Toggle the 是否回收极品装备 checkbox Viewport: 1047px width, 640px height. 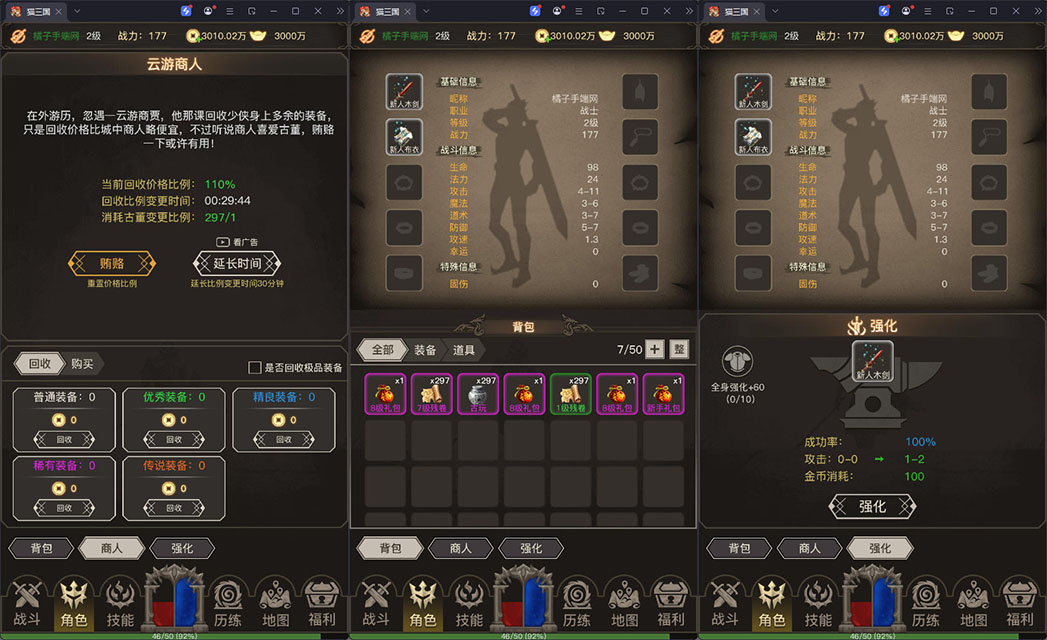[255, 368]
